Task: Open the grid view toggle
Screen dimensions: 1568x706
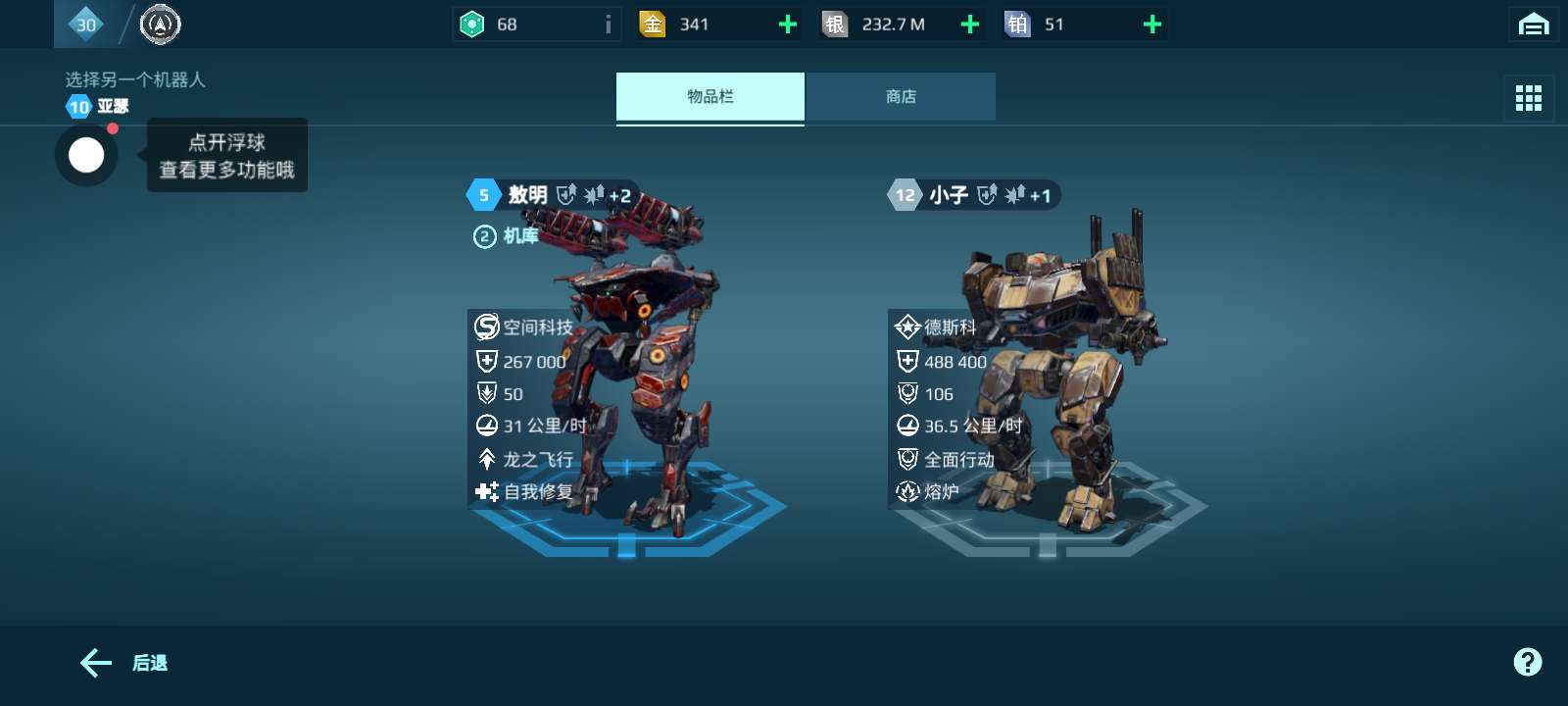Action: tap(1528, 97)
